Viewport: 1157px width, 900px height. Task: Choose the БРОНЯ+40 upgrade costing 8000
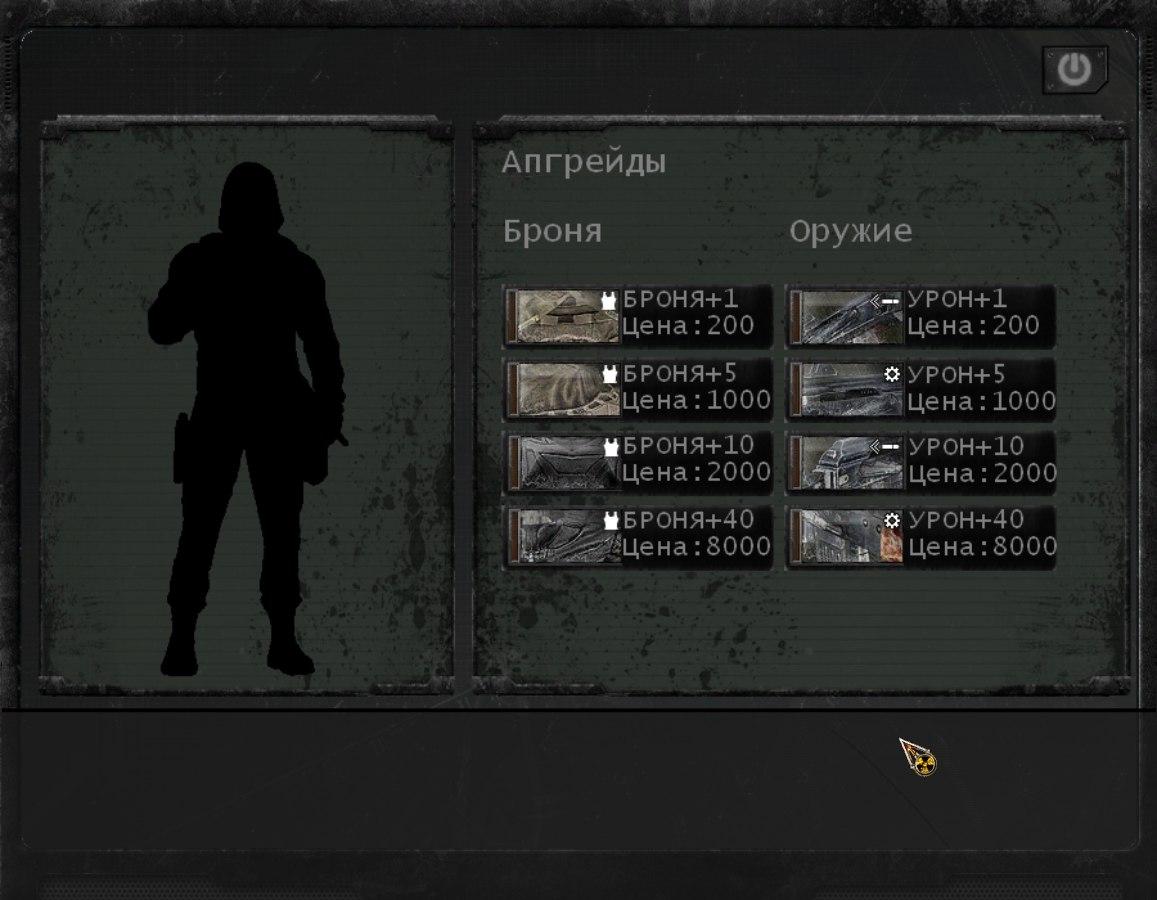(637, 536)
